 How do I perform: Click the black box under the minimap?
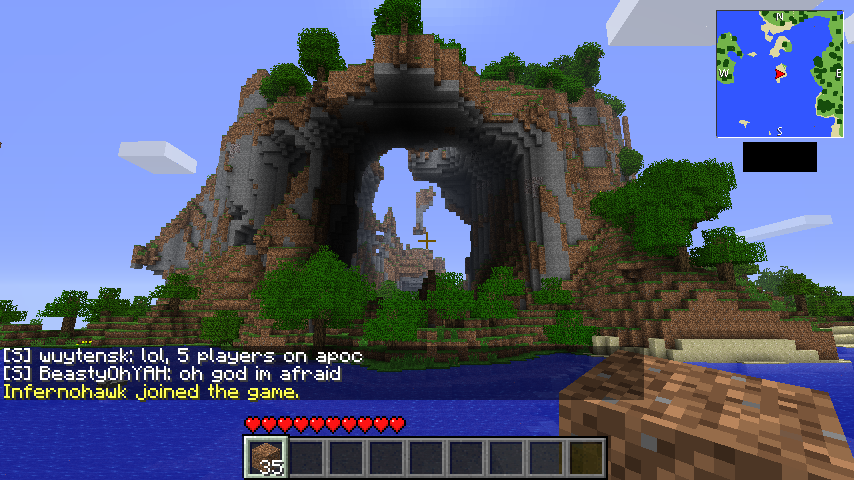[x=779, y=157]
